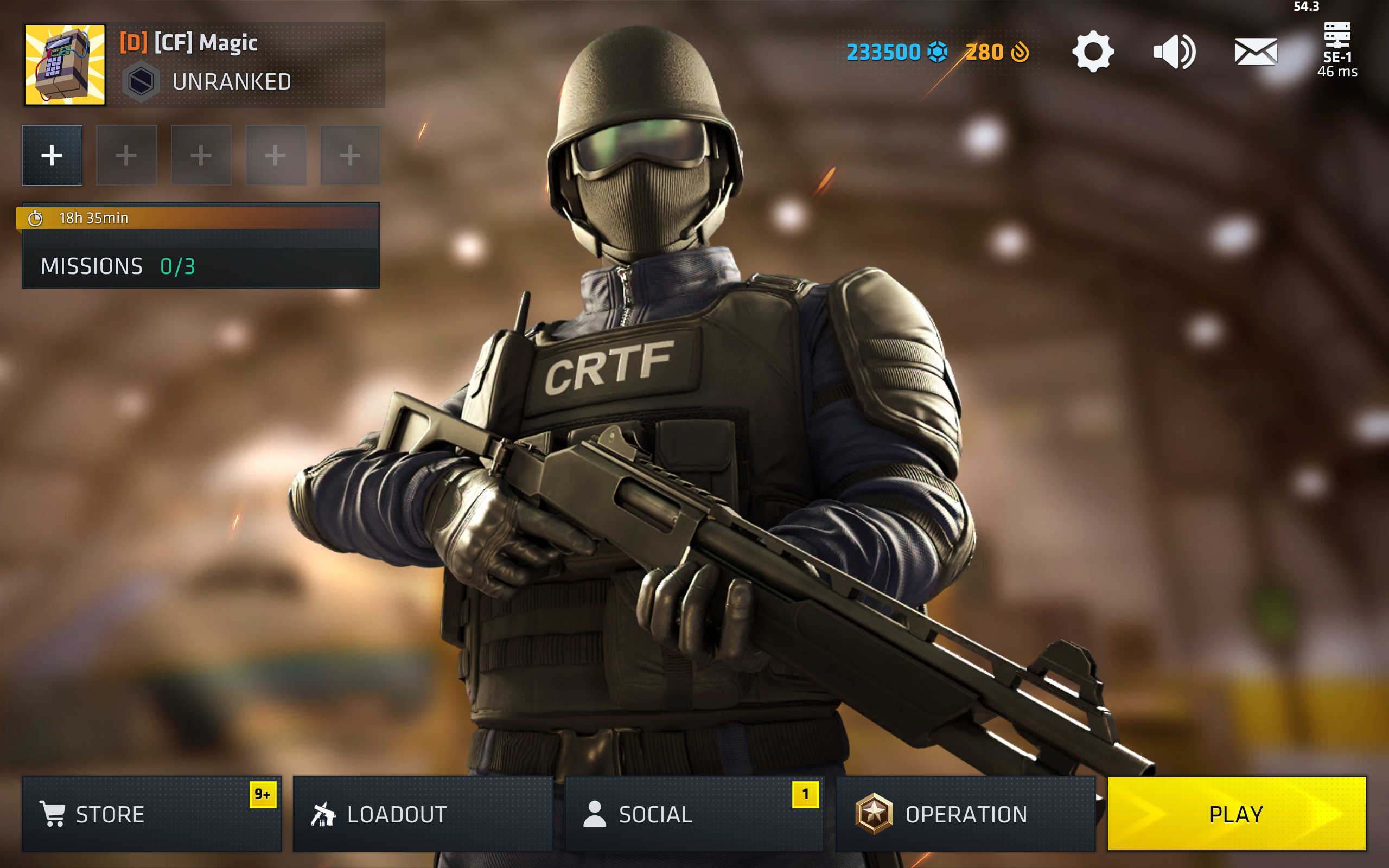
Task: View the Unranked rank badge
Action: pos(141,81)
